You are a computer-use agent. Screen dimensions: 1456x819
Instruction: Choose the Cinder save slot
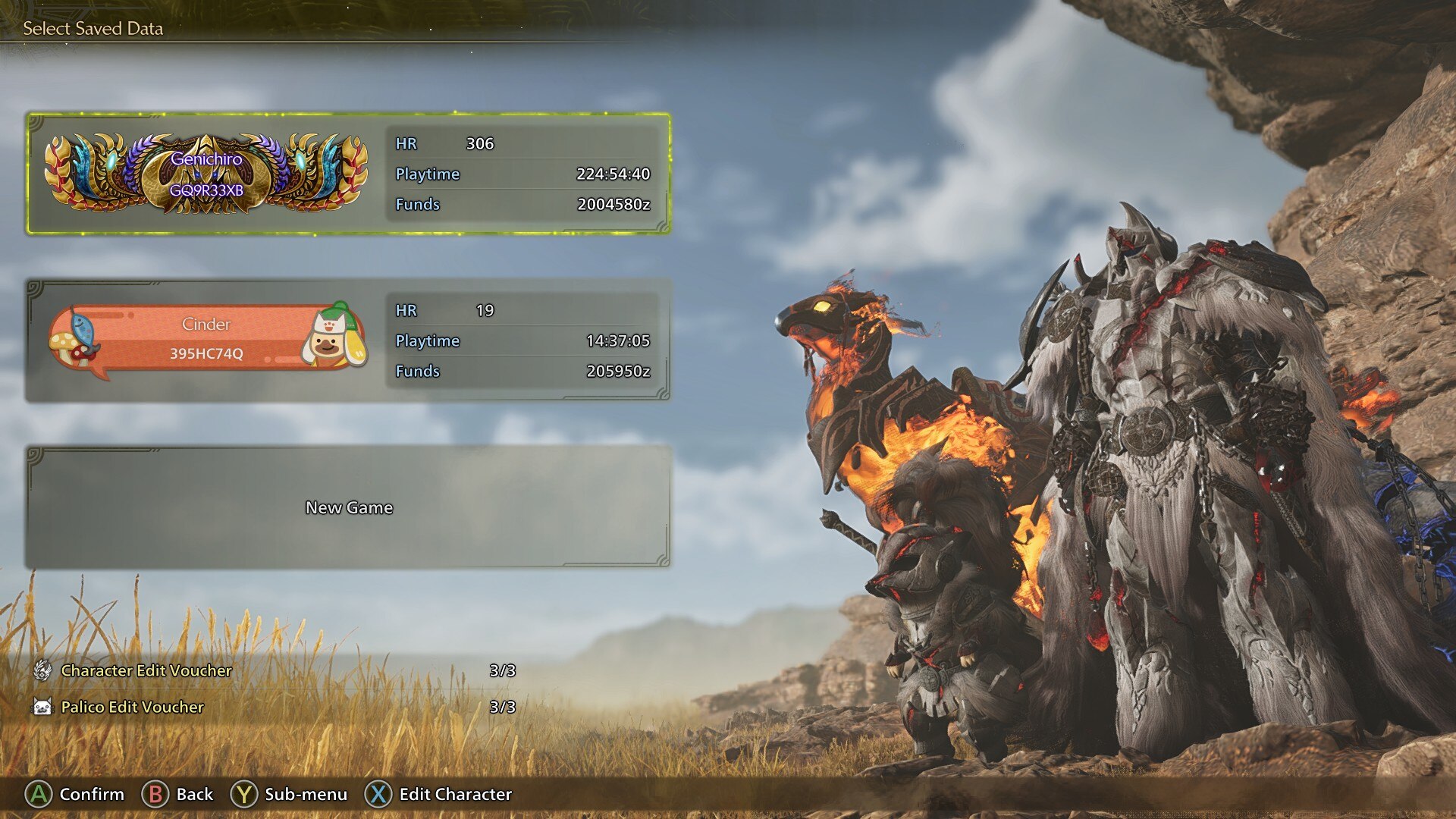tap(349, 340)
